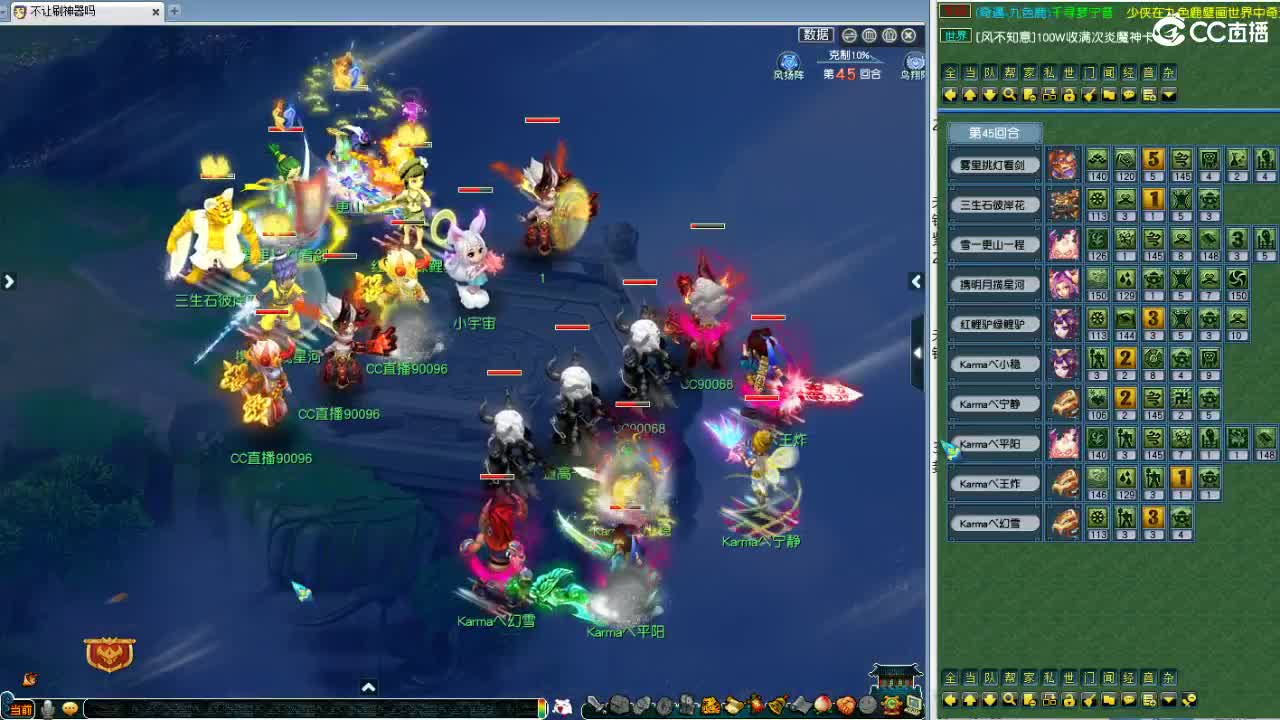
Task: Click the broom clear-chat icon in the chat toolbar
Action: [x=1090, y=95]
